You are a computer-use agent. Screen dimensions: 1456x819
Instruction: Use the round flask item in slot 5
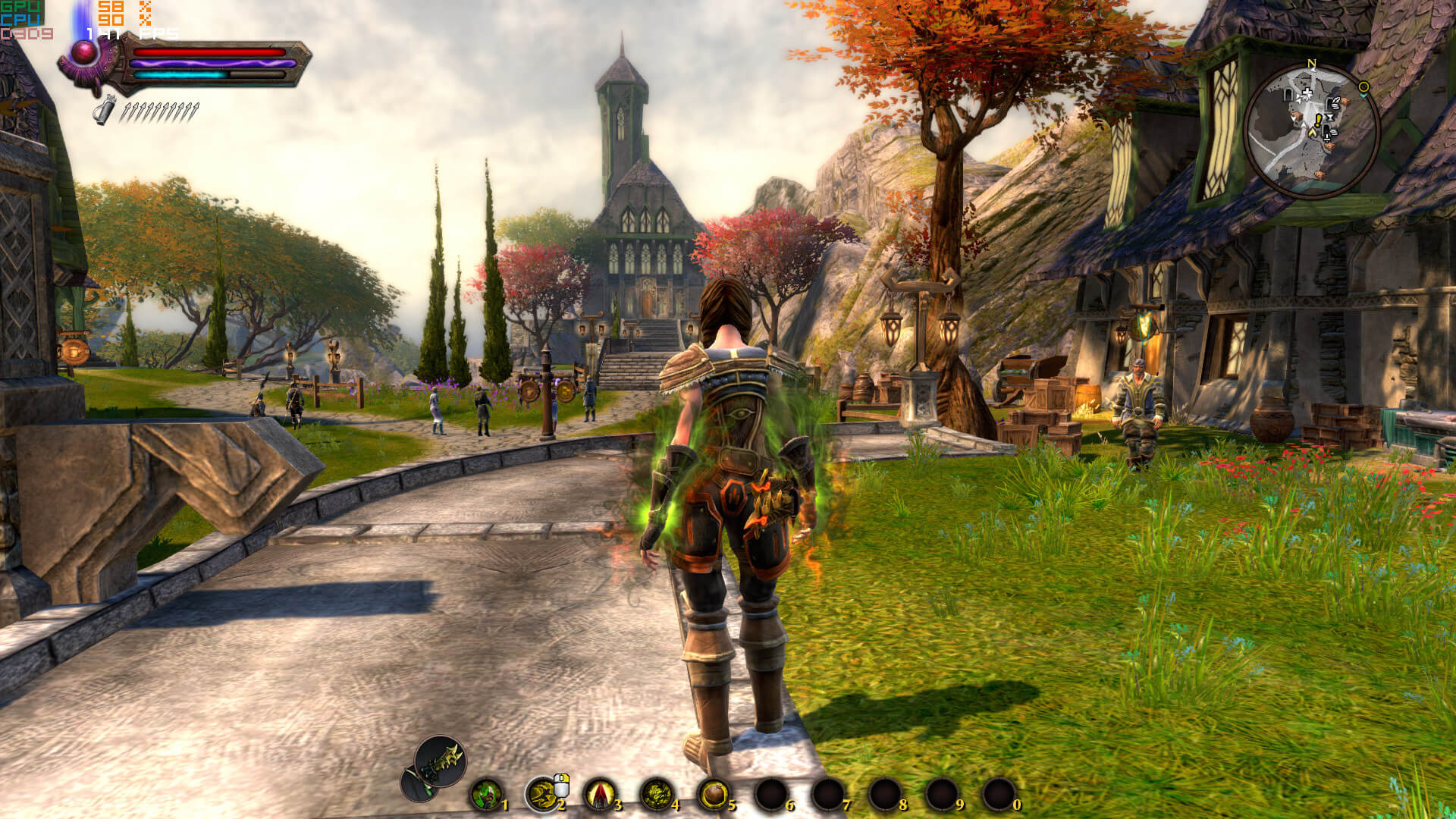click(714, 795)
